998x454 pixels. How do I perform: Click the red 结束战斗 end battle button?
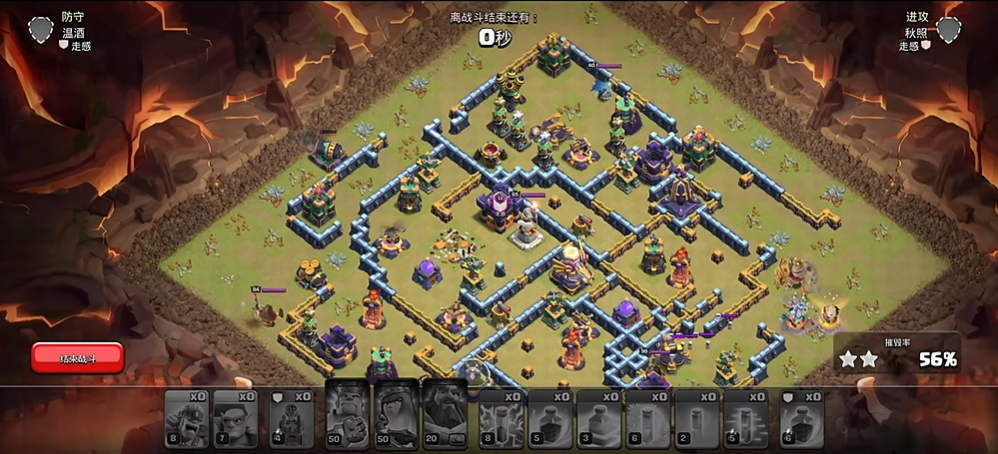click(x=77, y=357)
